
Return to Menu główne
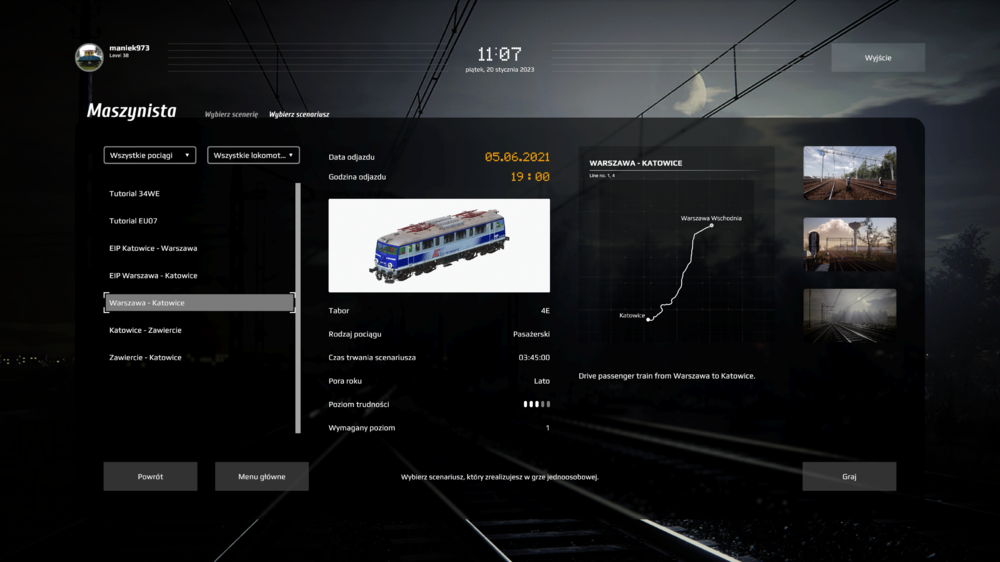(x=261, y=476)
